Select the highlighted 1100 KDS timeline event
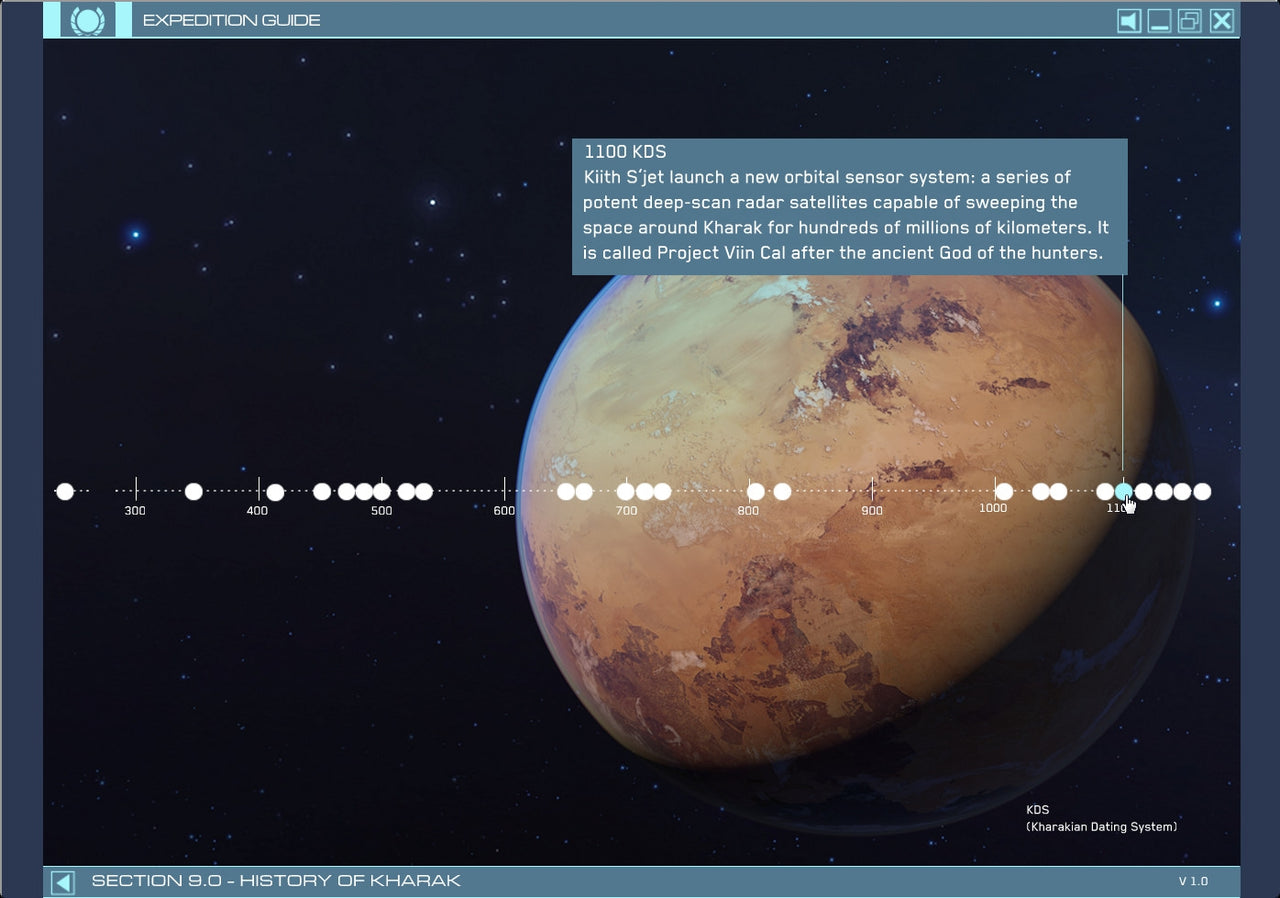Screen dimensions: 1280x898 (x=1122, y=491)
